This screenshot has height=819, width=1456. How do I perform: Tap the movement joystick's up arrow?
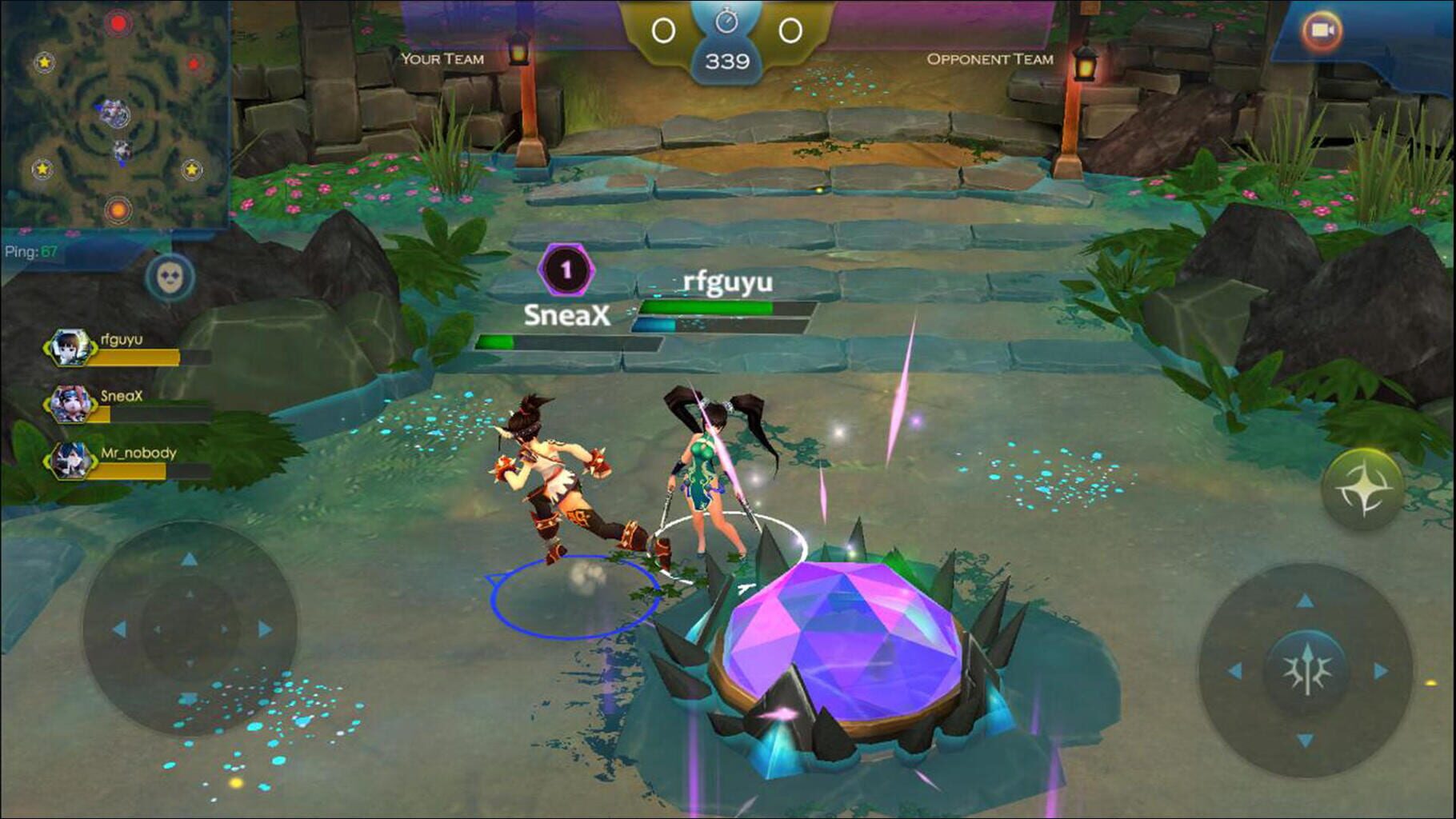click(x=189, y=559)
